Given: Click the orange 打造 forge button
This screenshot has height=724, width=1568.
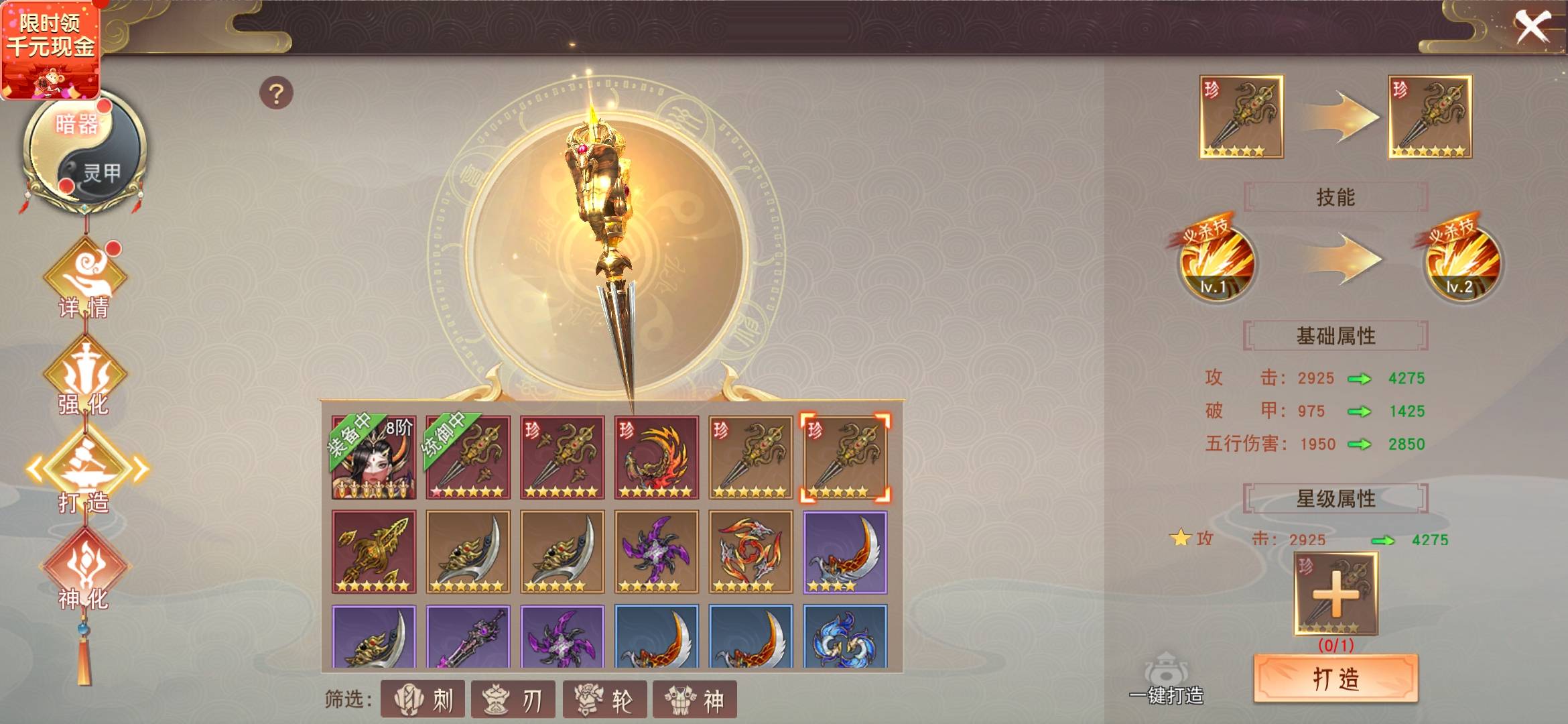Looking at the screenshot, I should tap(1335, 678).
